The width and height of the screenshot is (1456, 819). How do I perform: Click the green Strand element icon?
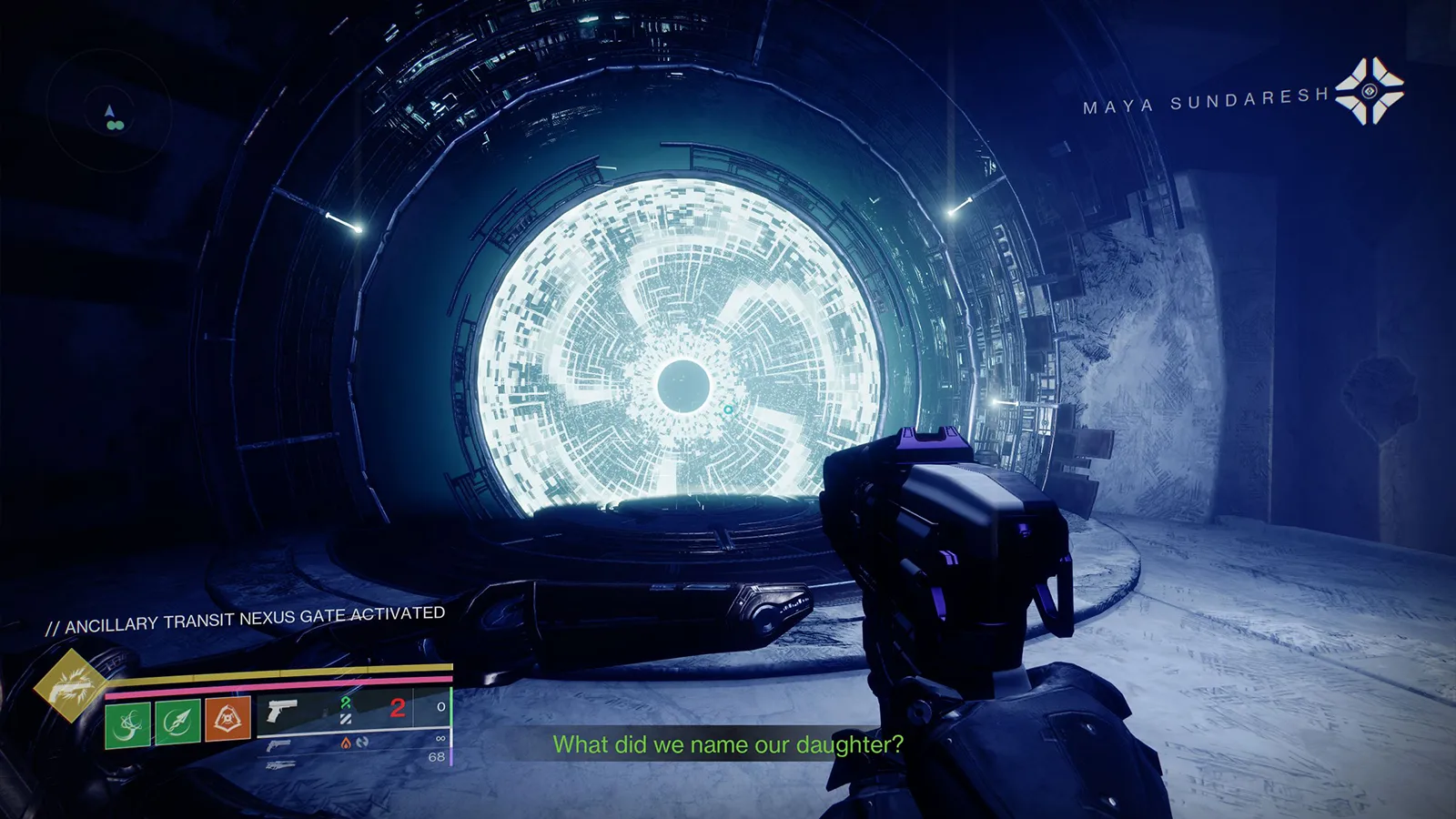point(345,705)
